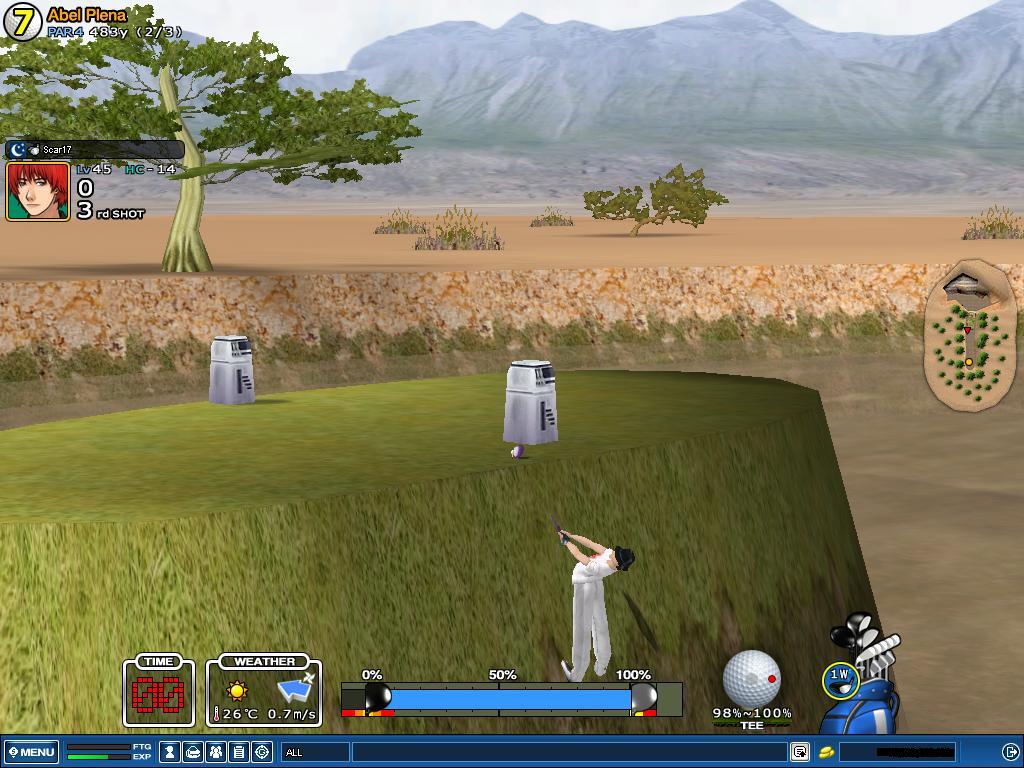Select the circular target icon in toolbar
The width and height of the screenshot is (1024, 768).
coord(262,752)
